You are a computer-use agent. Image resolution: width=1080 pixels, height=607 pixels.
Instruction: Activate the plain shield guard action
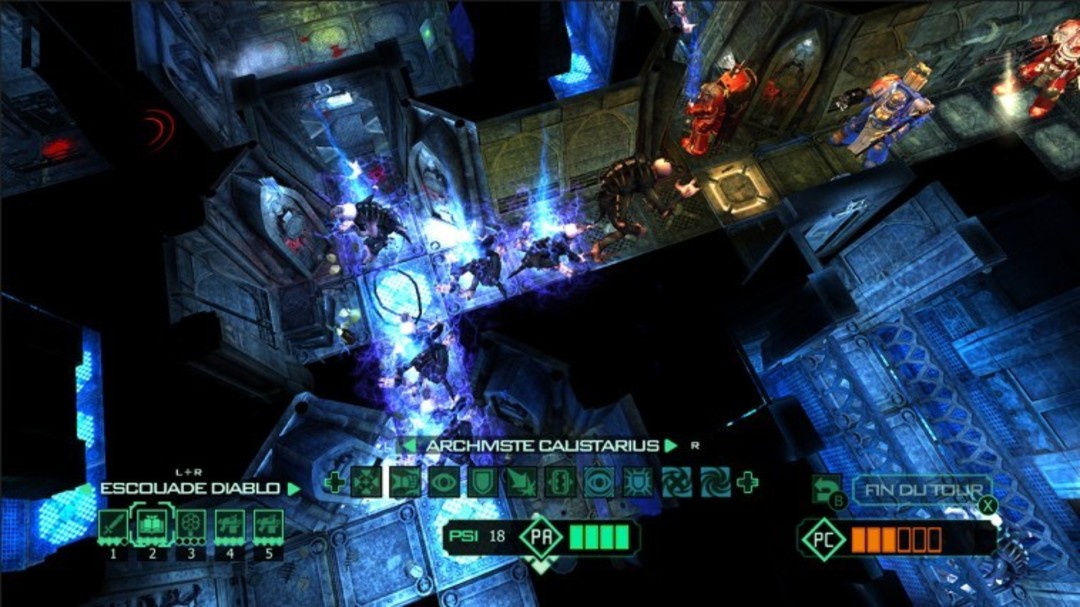(482, 483)
